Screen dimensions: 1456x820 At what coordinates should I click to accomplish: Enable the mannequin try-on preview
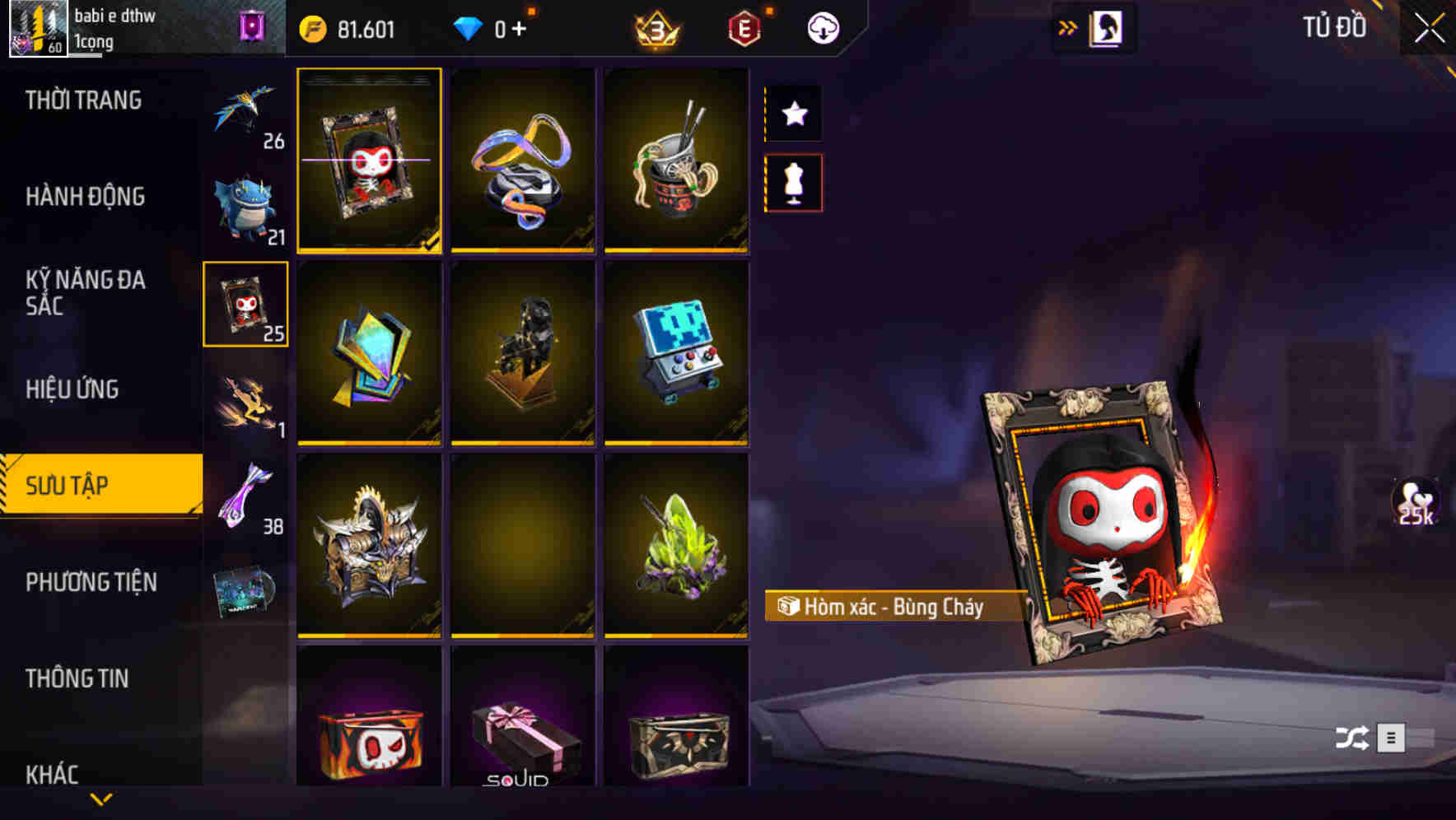click(793, 183)
